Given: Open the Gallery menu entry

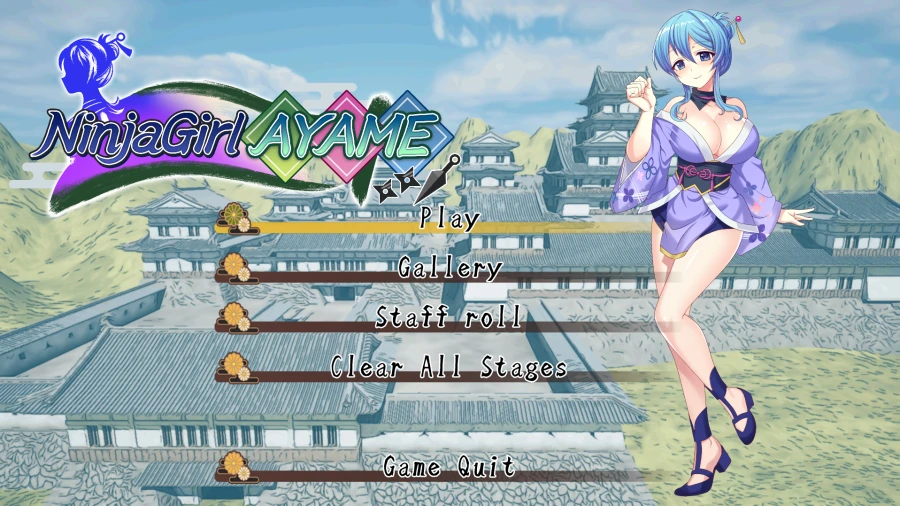Looking at the screenshot, I should tap(449, 268).
